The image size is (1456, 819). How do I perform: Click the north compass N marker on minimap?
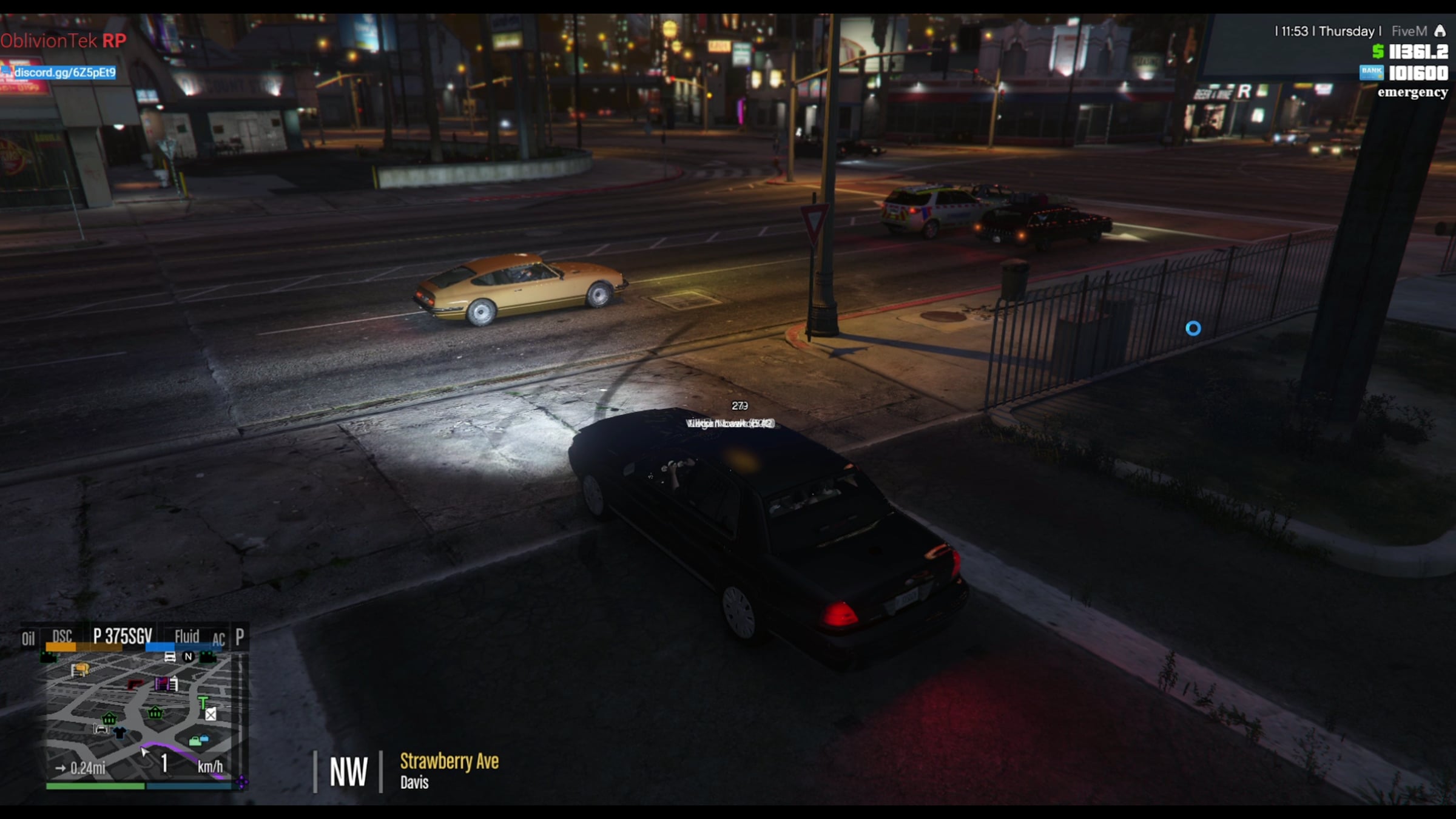(x=188, y=656)
